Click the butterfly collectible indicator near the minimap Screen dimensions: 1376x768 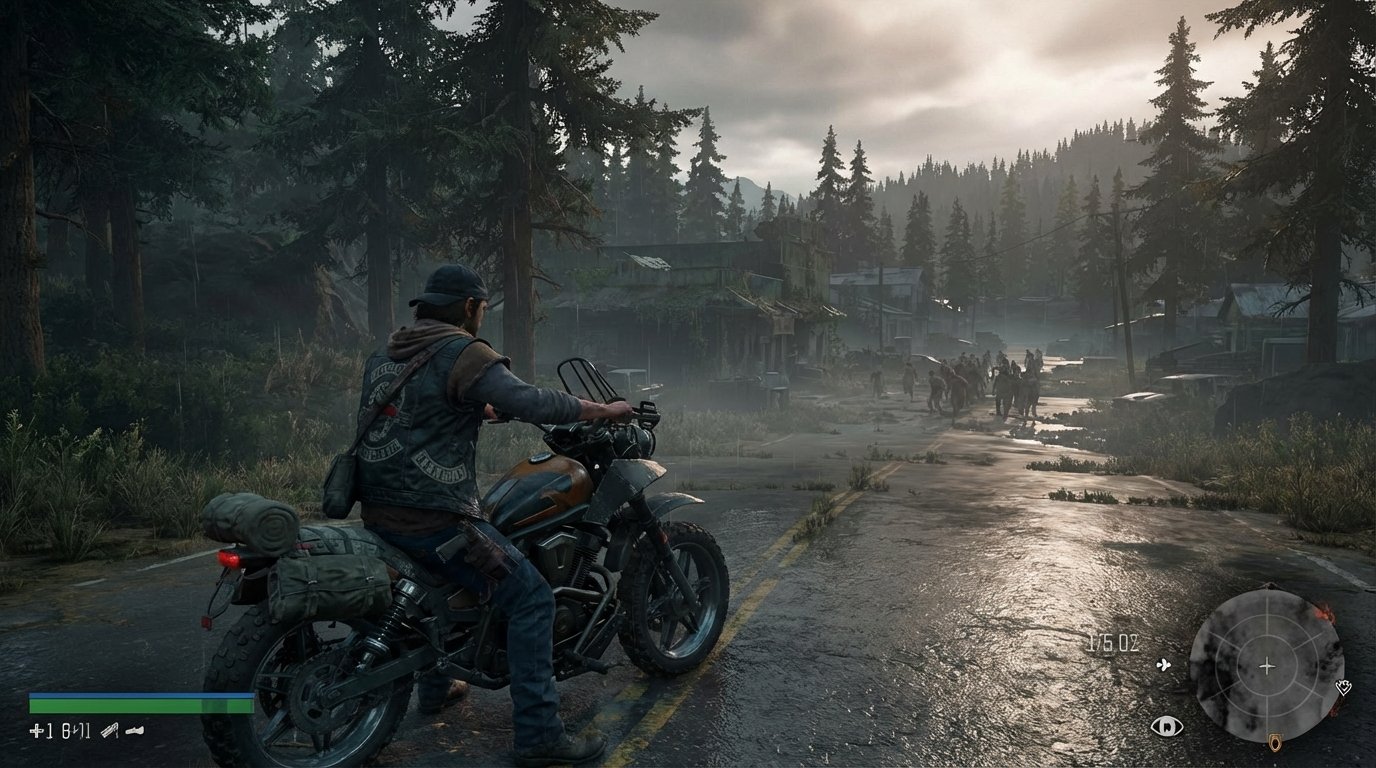[1163, 665]
